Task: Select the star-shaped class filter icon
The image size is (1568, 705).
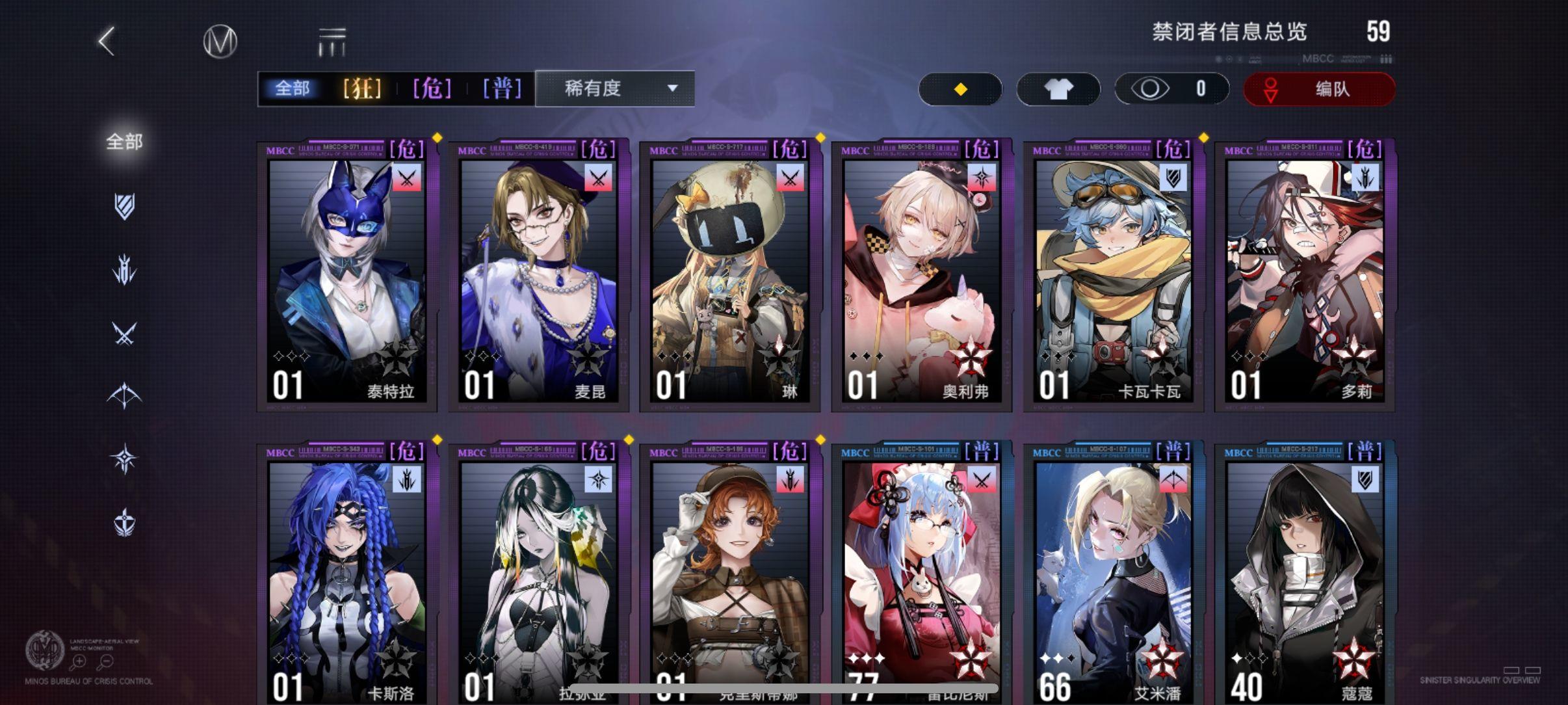Action: 124,457
